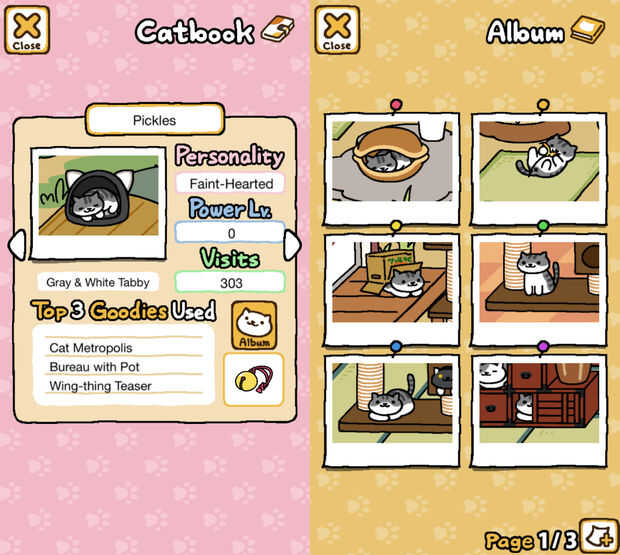Open the photo of Pickles standing
This screenshot has height=555, width=620.
[541, 282]
